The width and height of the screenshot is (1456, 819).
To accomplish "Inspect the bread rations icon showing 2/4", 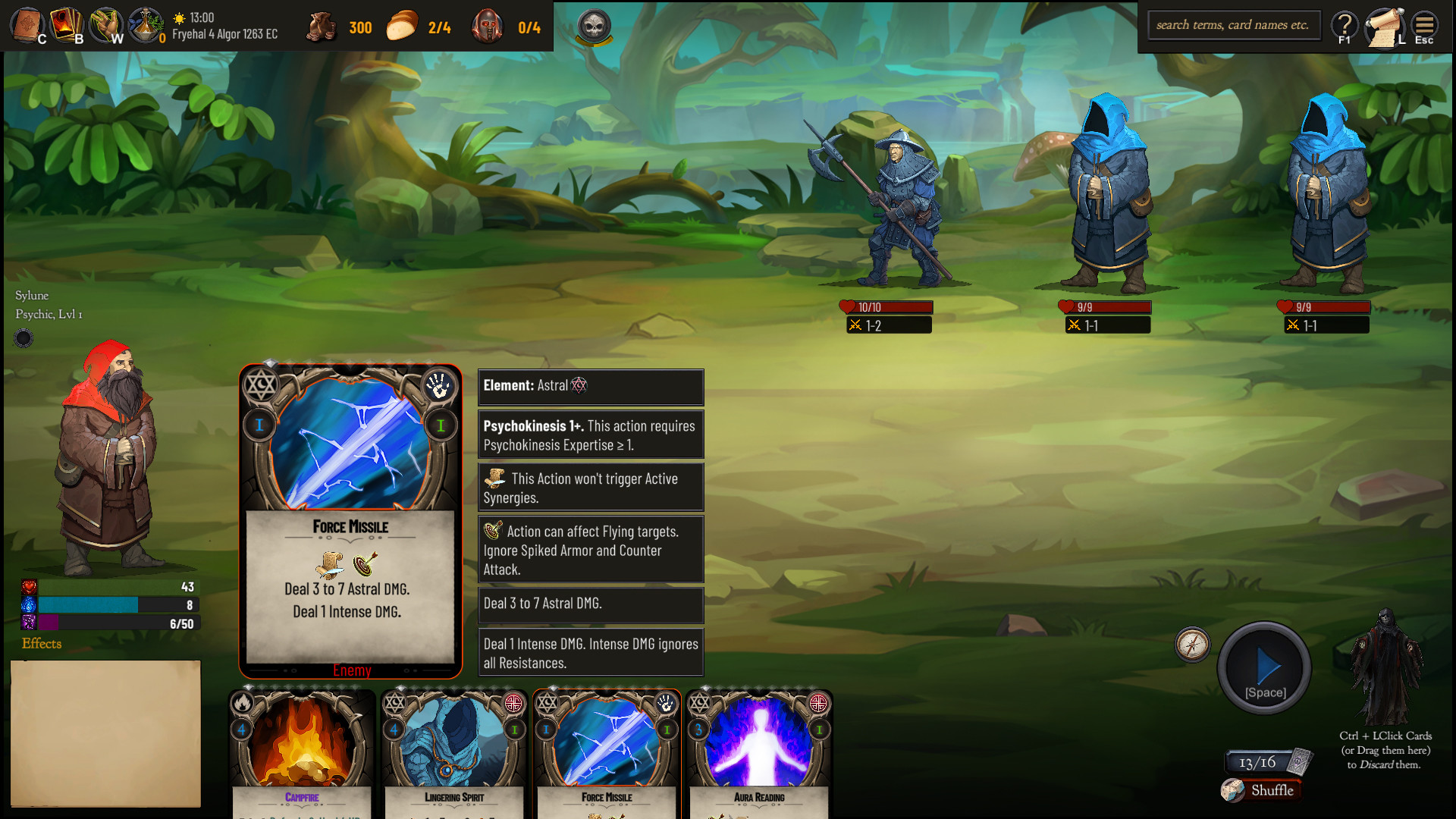I will click(402, 27).
